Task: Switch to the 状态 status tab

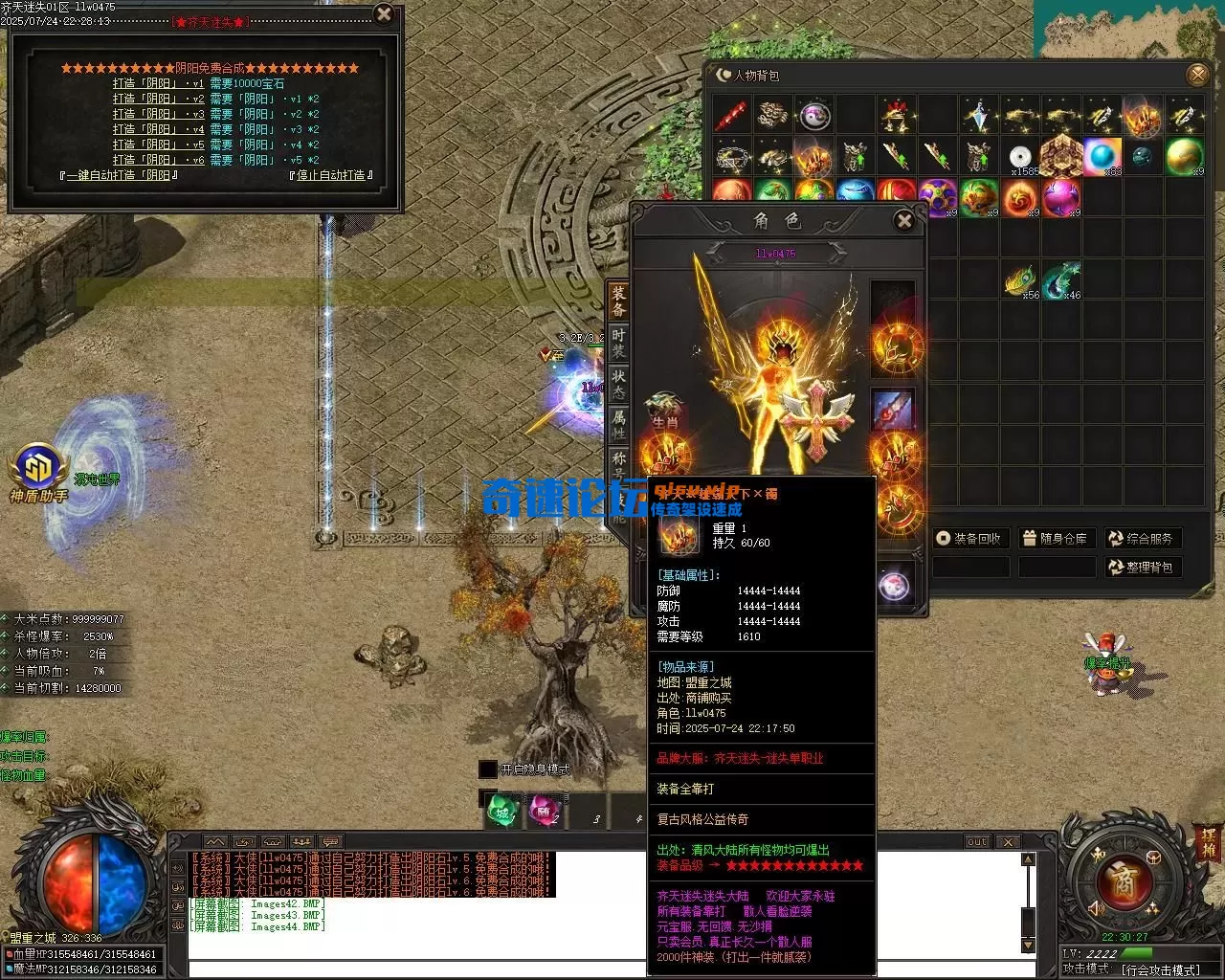Action: point(618,385)
